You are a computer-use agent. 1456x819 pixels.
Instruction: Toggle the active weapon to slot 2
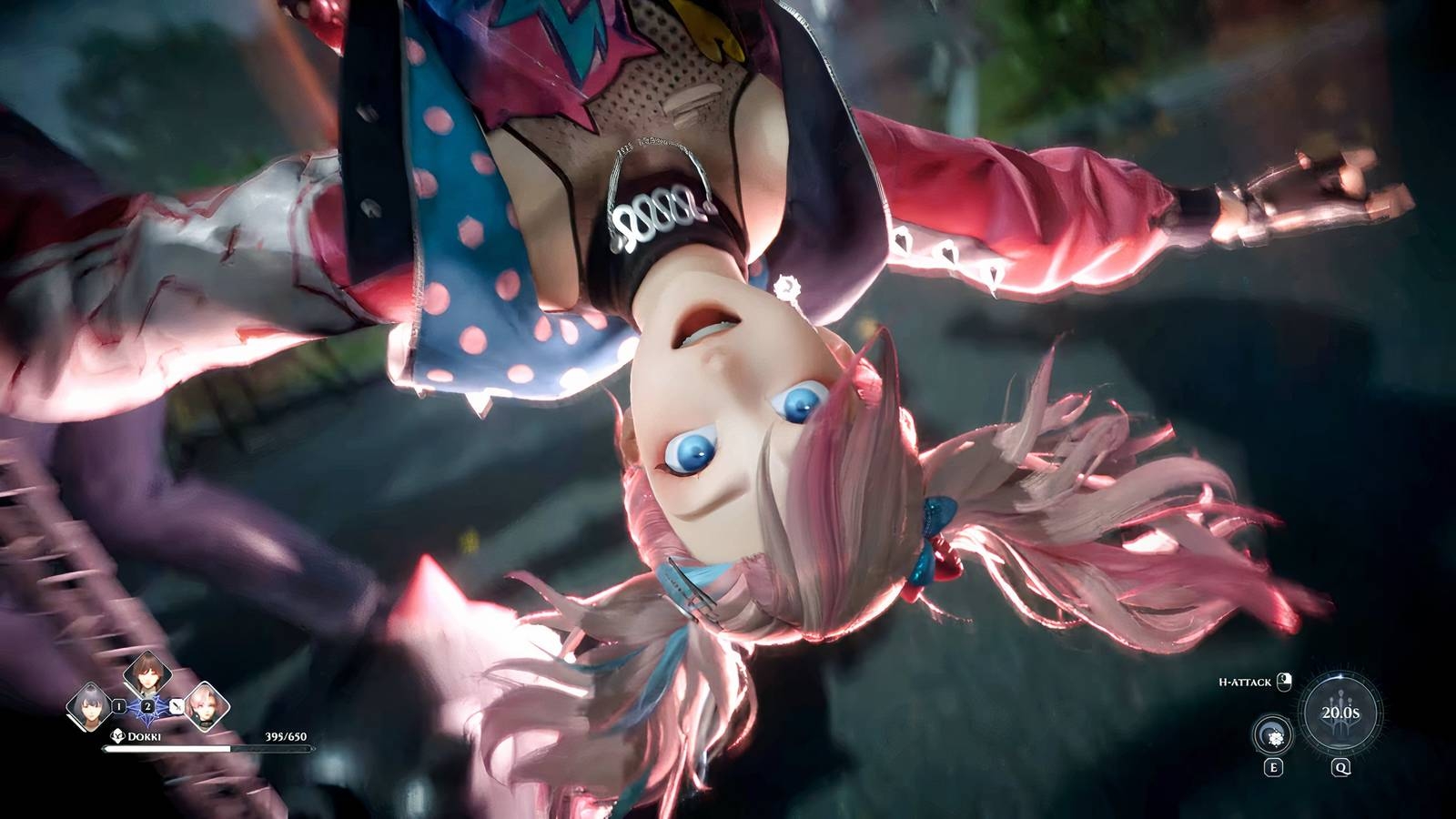tap(147, 706)
